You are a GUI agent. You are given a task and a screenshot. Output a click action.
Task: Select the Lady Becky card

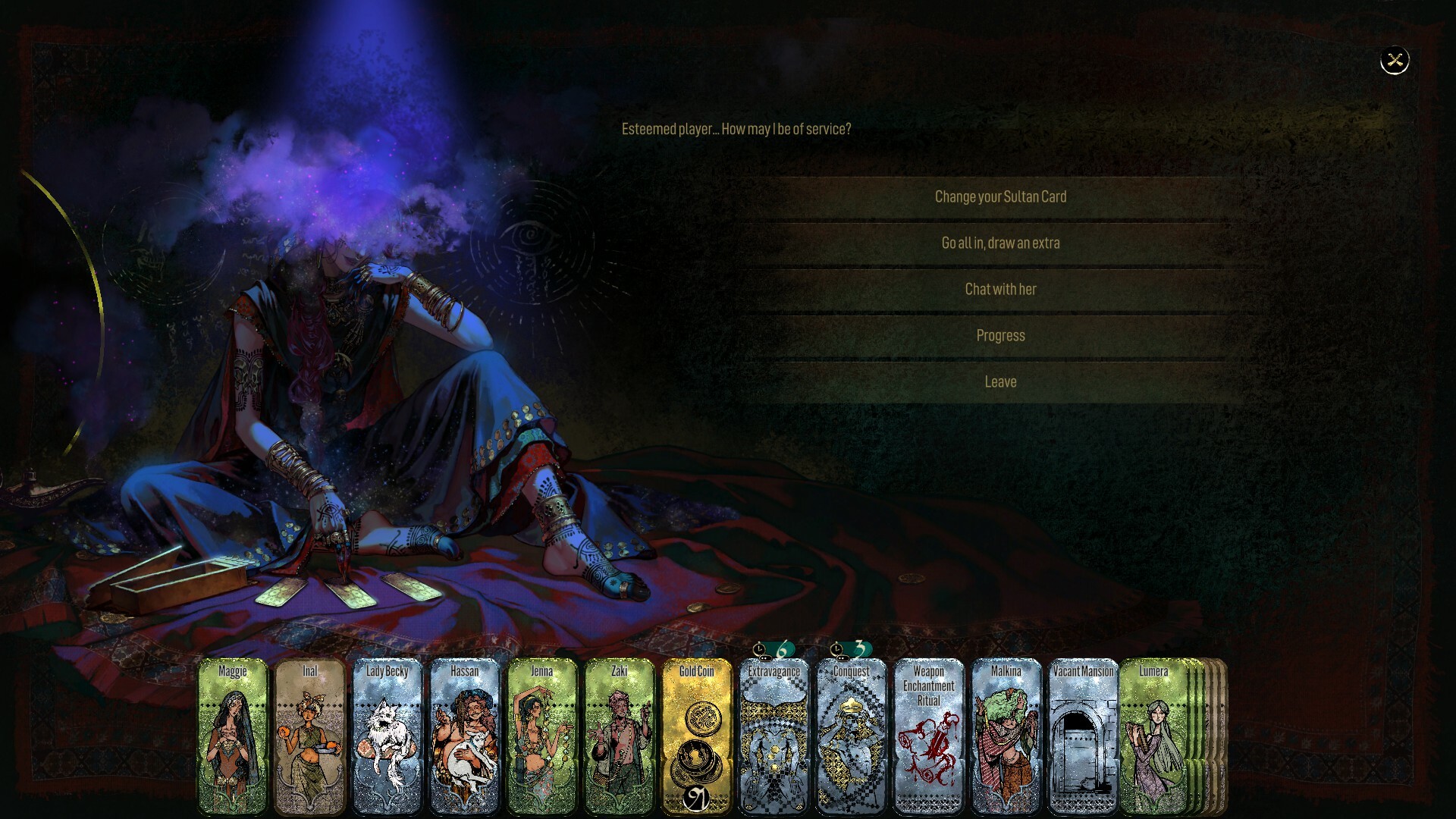[388, 736]
